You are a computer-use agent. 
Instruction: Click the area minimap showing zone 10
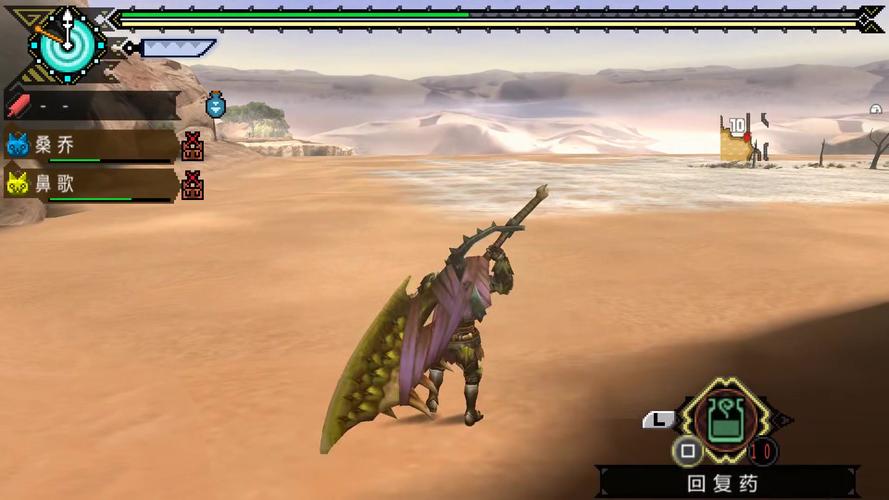coord(742,139)
